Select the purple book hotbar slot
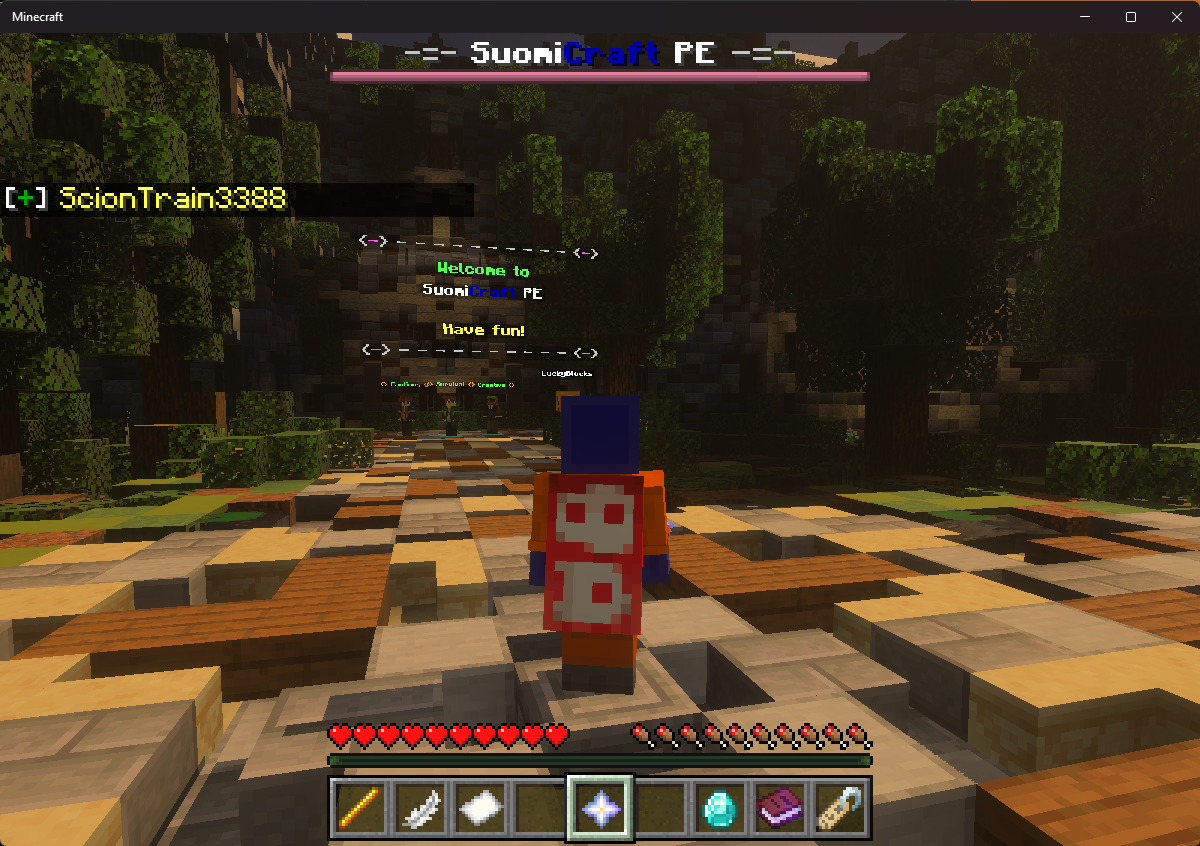The image size is (1200, 846). [780, 807]
